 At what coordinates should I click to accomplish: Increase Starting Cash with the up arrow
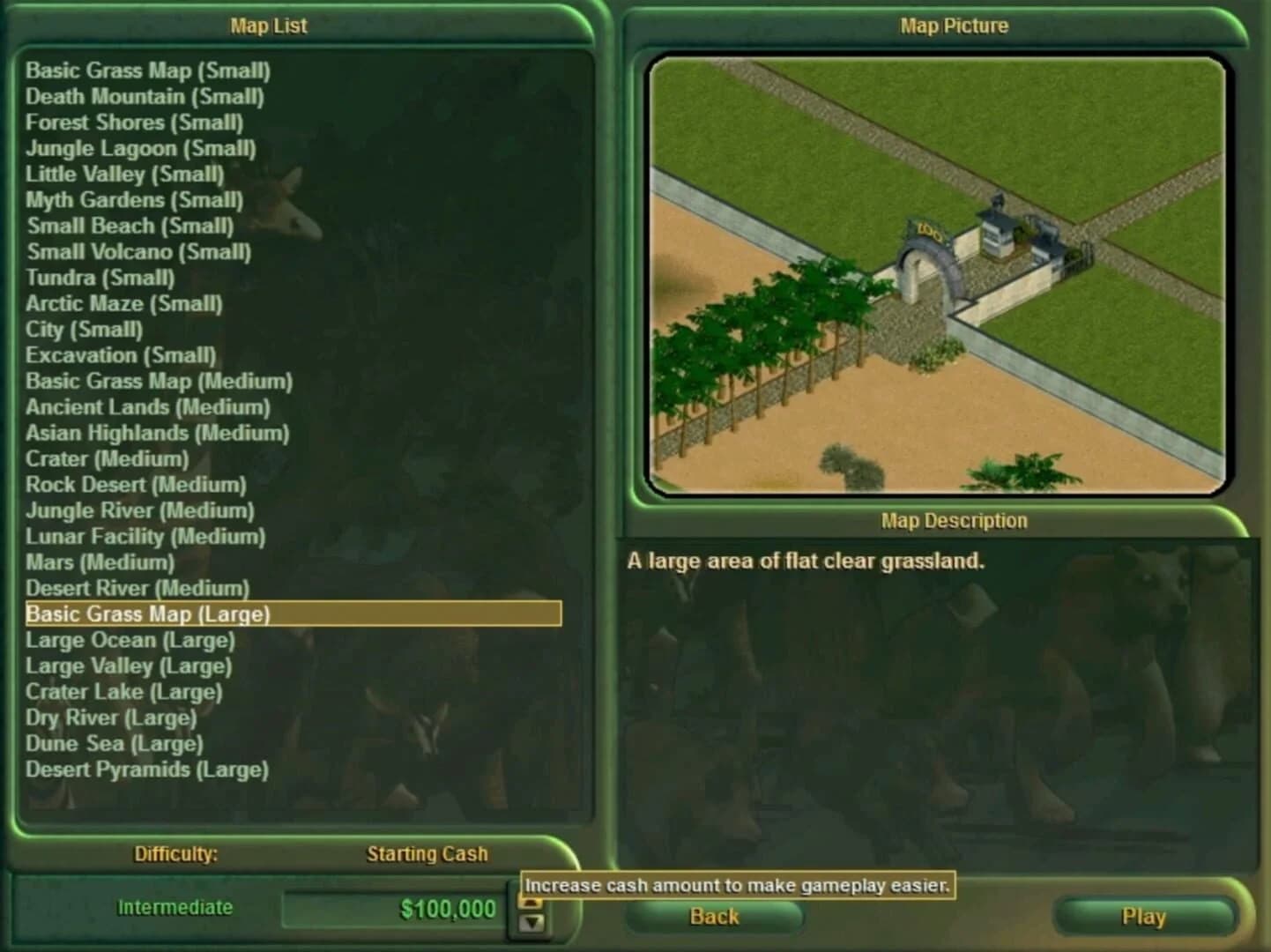[531, 902]
